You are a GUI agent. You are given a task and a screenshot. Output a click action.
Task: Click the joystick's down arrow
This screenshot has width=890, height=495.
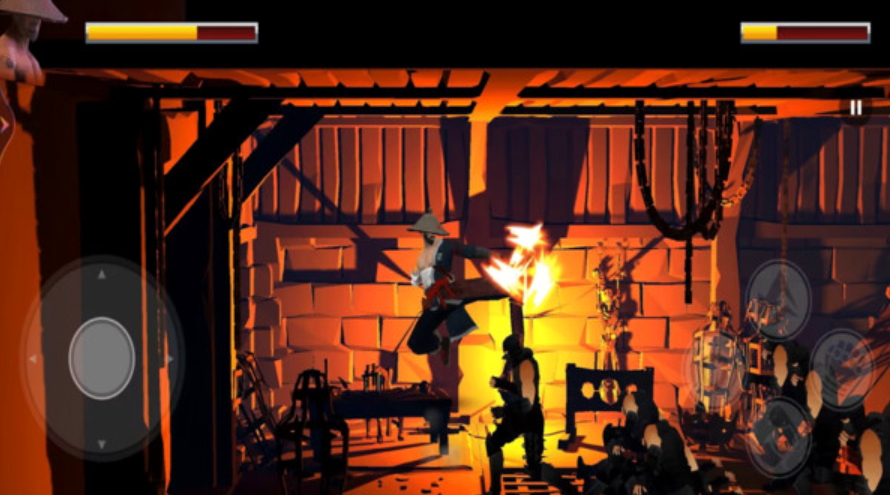tap(102, 442)
